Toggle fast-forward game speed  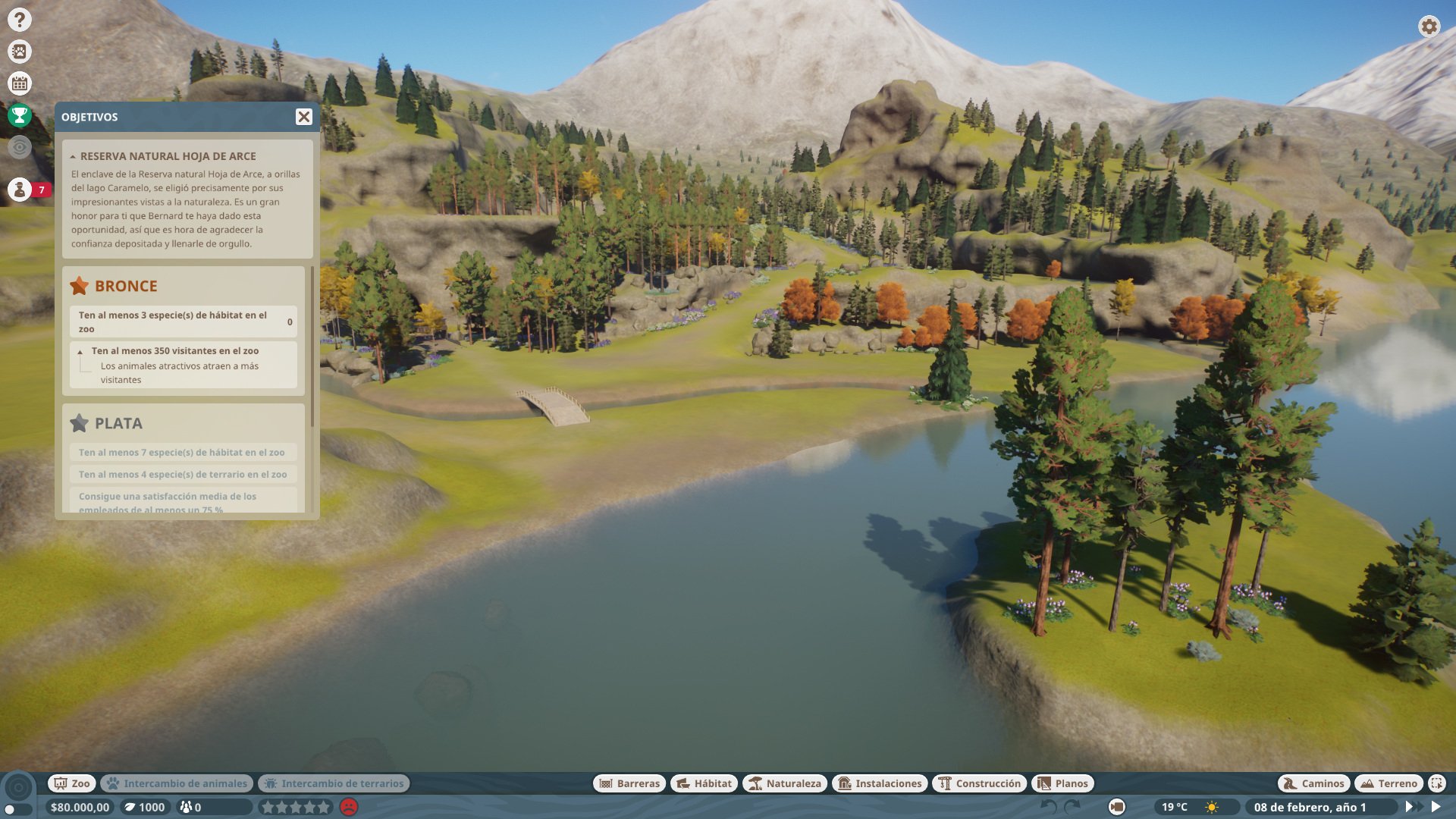(x=1417, y=808)
